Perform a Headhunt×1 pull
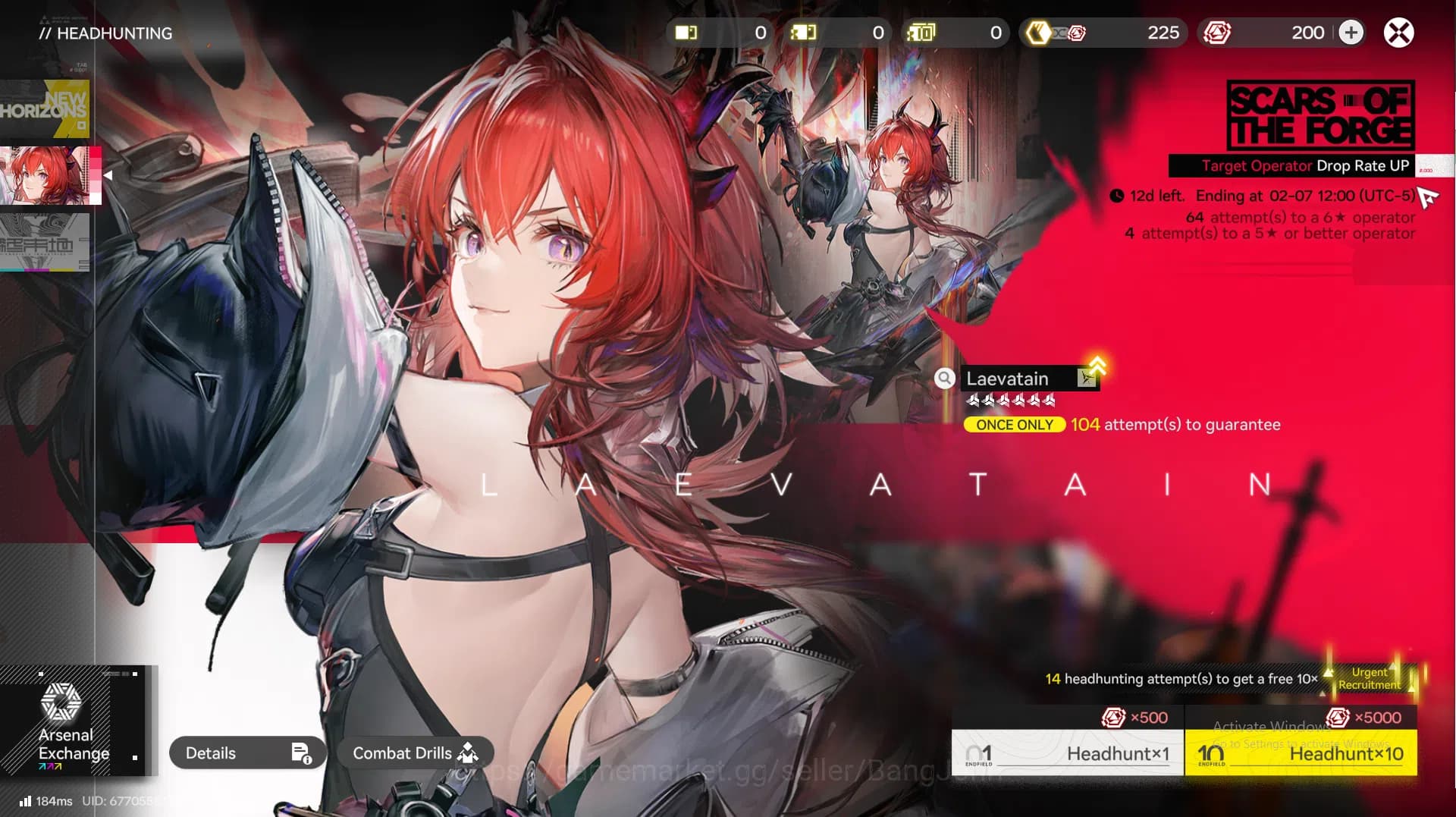 pyautogui.click(x=1068, y=753)
